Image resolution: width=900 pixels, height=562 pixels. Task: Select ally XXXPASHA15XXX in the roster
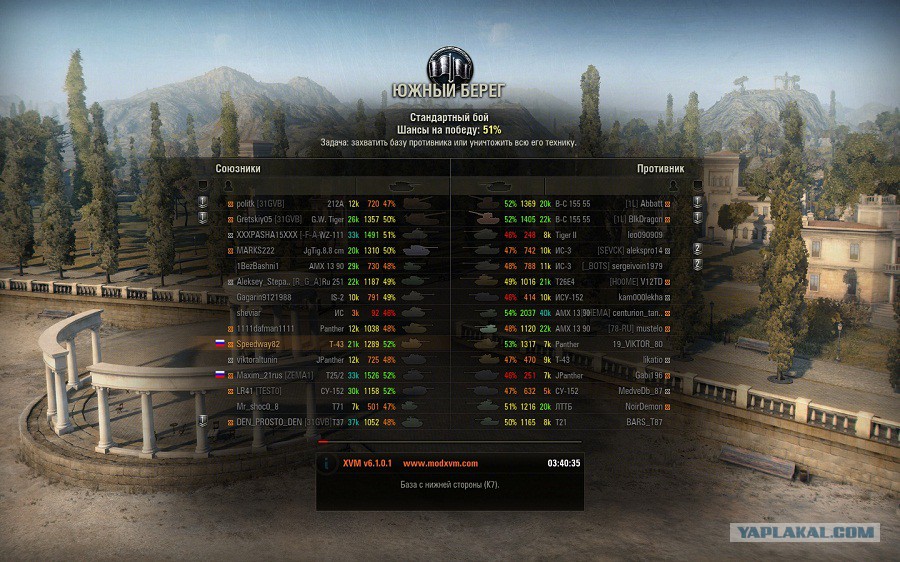point(268,234)
